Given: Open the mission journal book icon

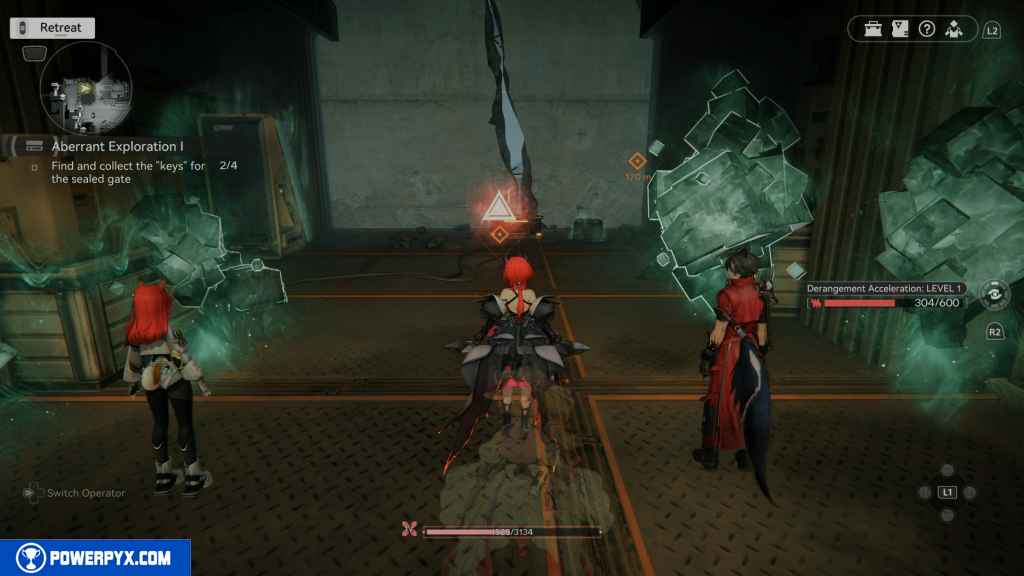Looking at the screenshot, I should coord(900,29).
